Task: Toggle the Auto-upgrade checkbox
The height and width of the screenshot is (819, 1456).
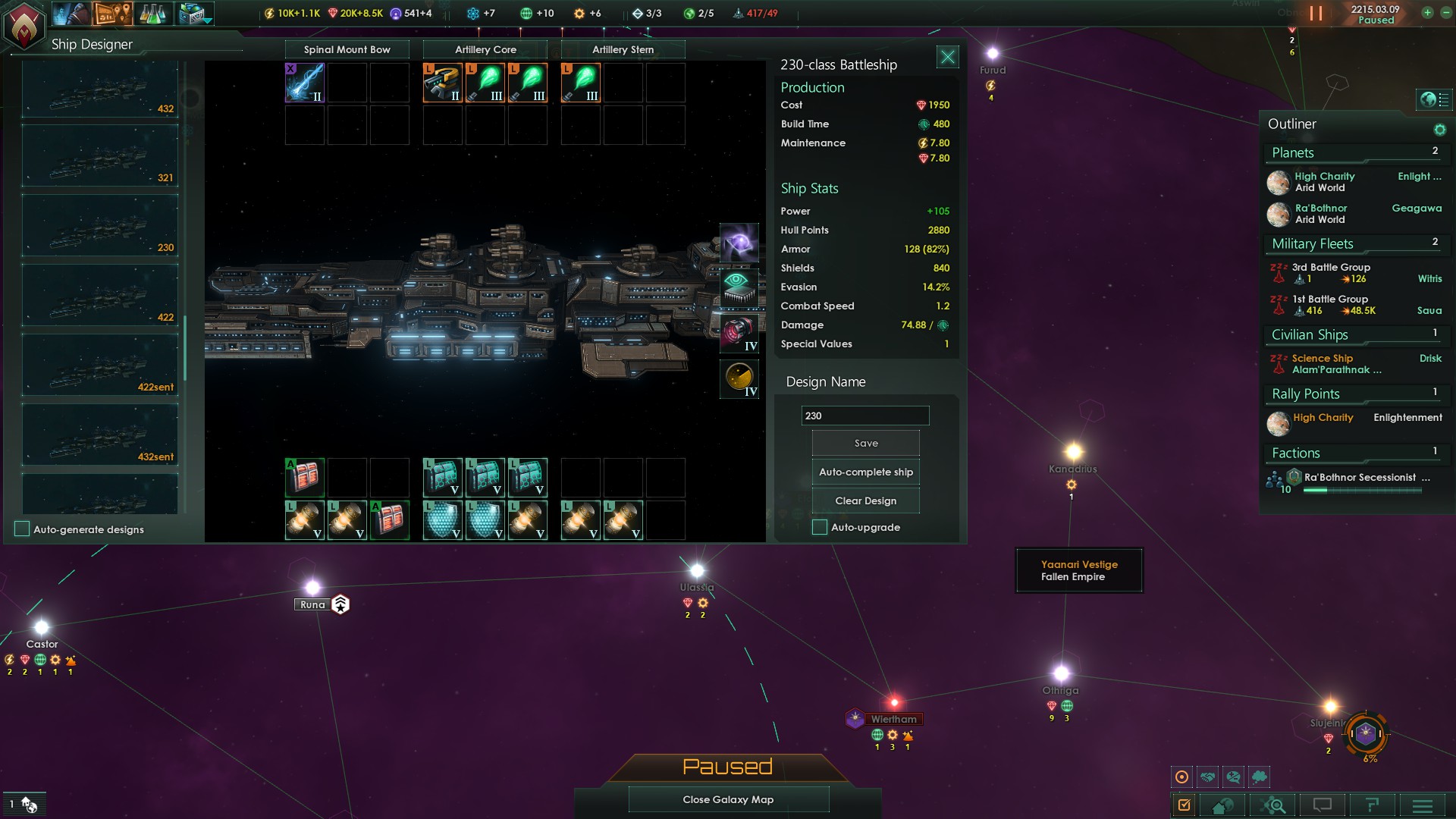Action: 820,528
